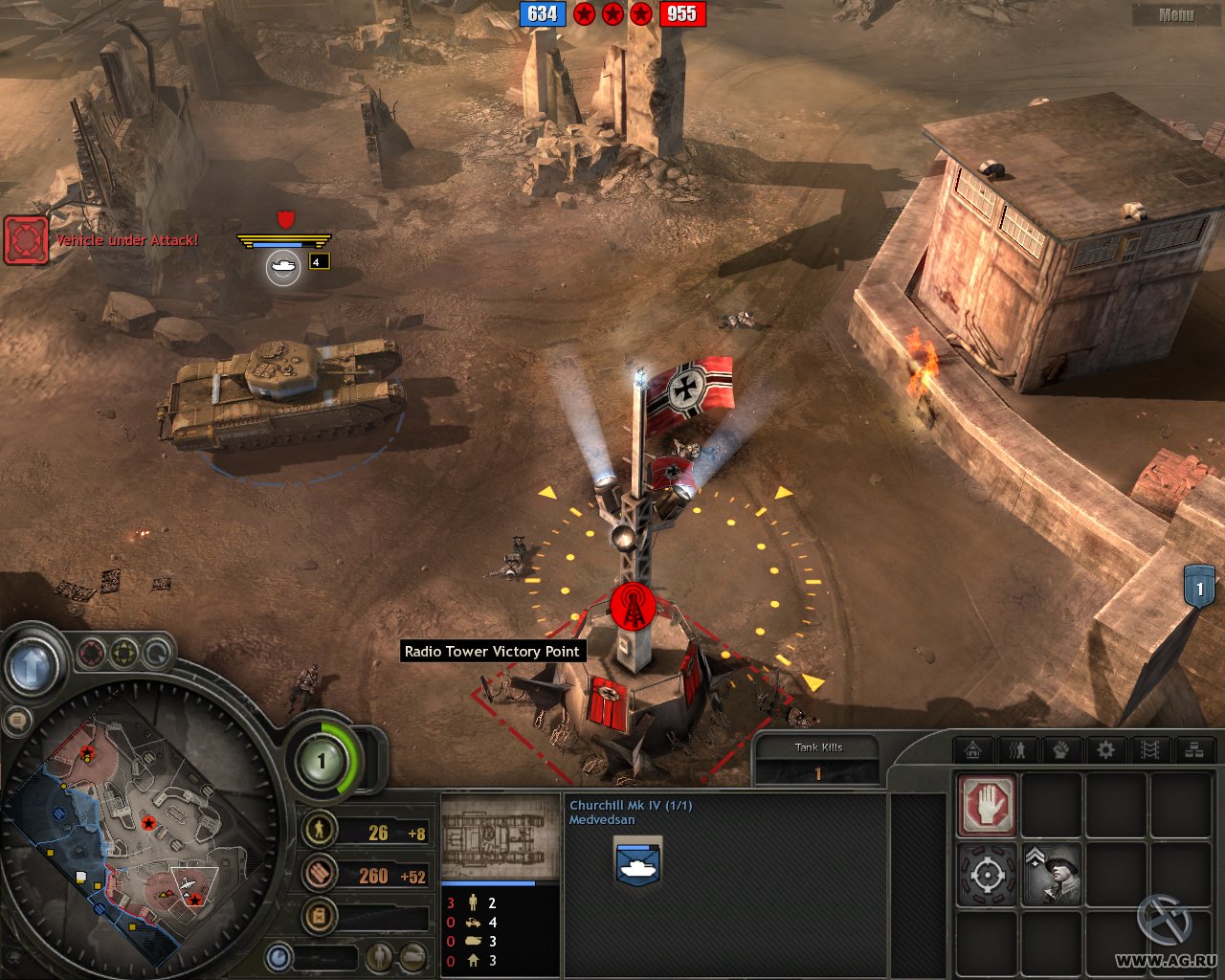Screen dimensions: 1225x980
Task: Open the chat speech-bubble button
Action: 16,723
